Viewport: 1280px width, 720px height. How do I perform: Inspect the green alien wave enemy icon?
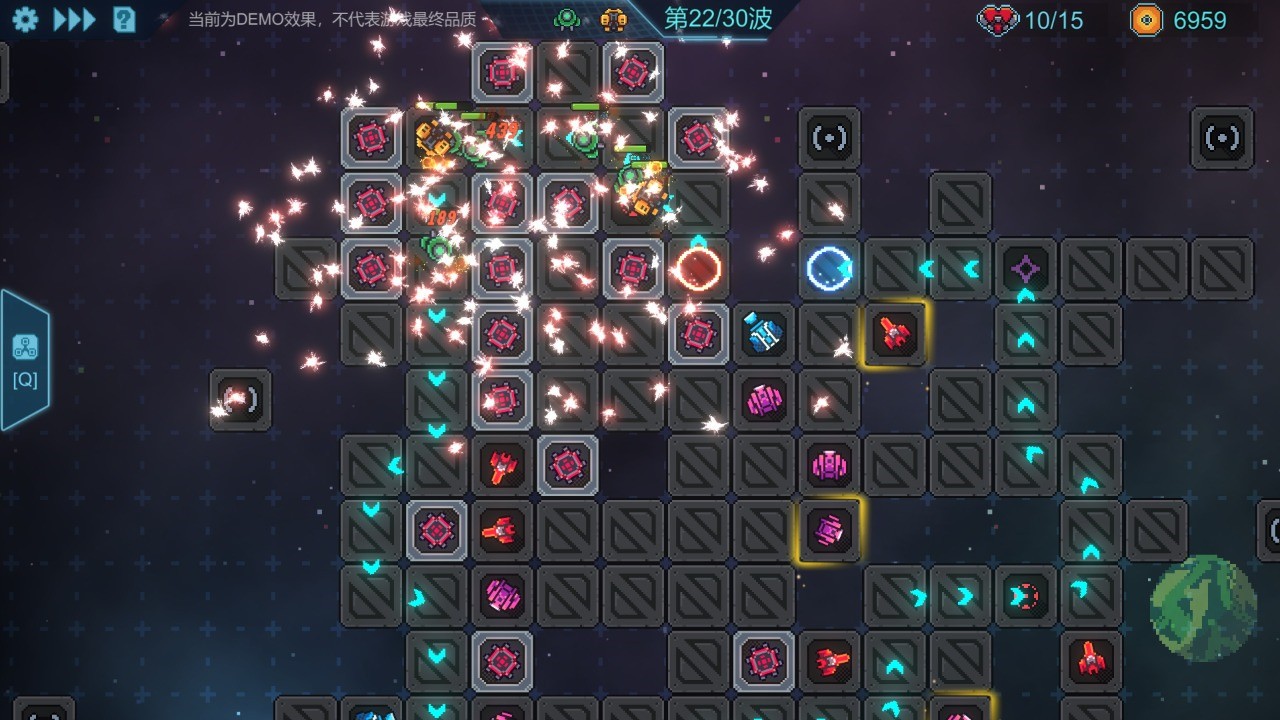tap(567, 19)
